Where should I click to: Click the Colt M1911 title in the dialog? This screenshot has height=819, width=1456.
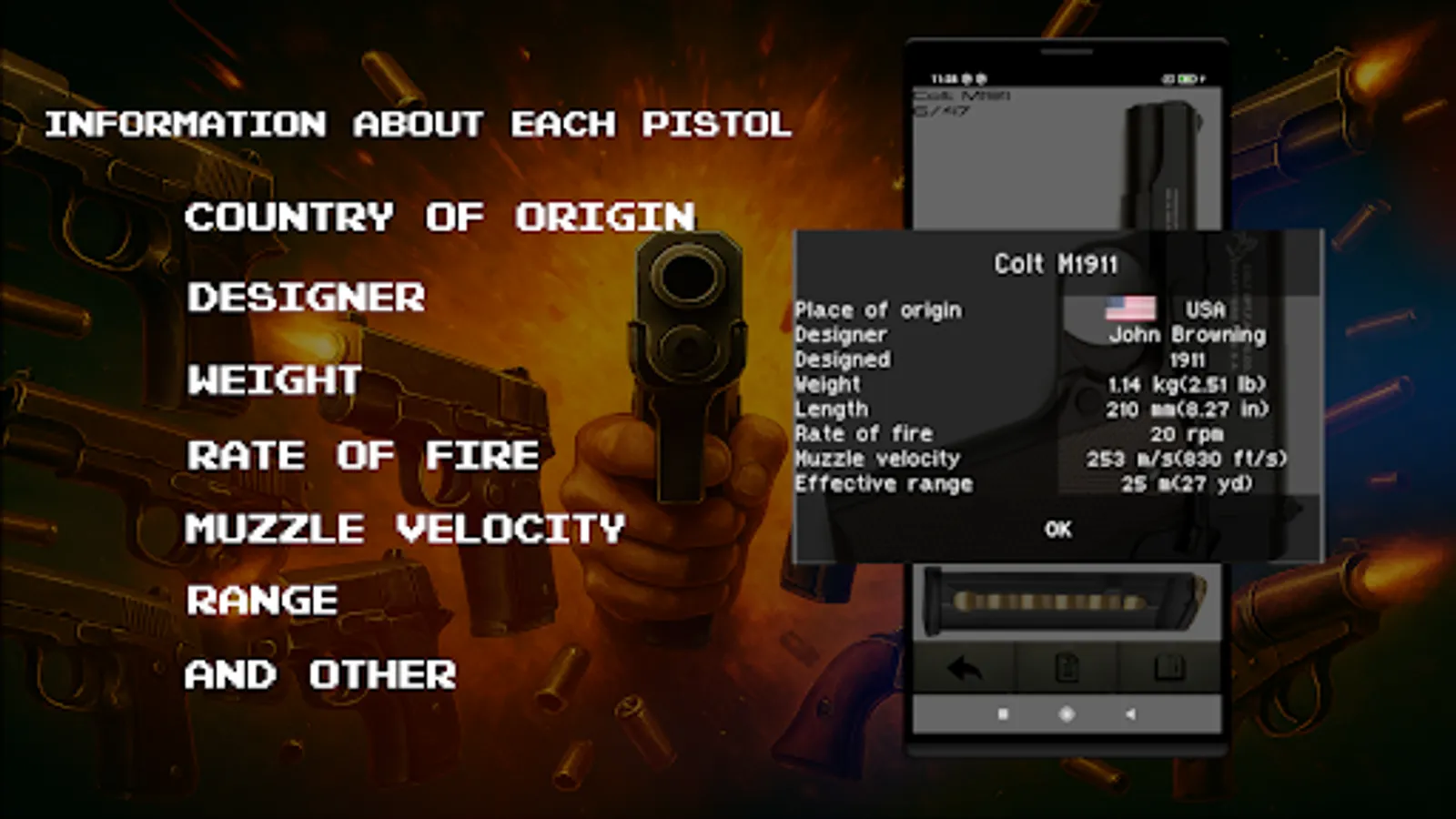pos(1057,264)
